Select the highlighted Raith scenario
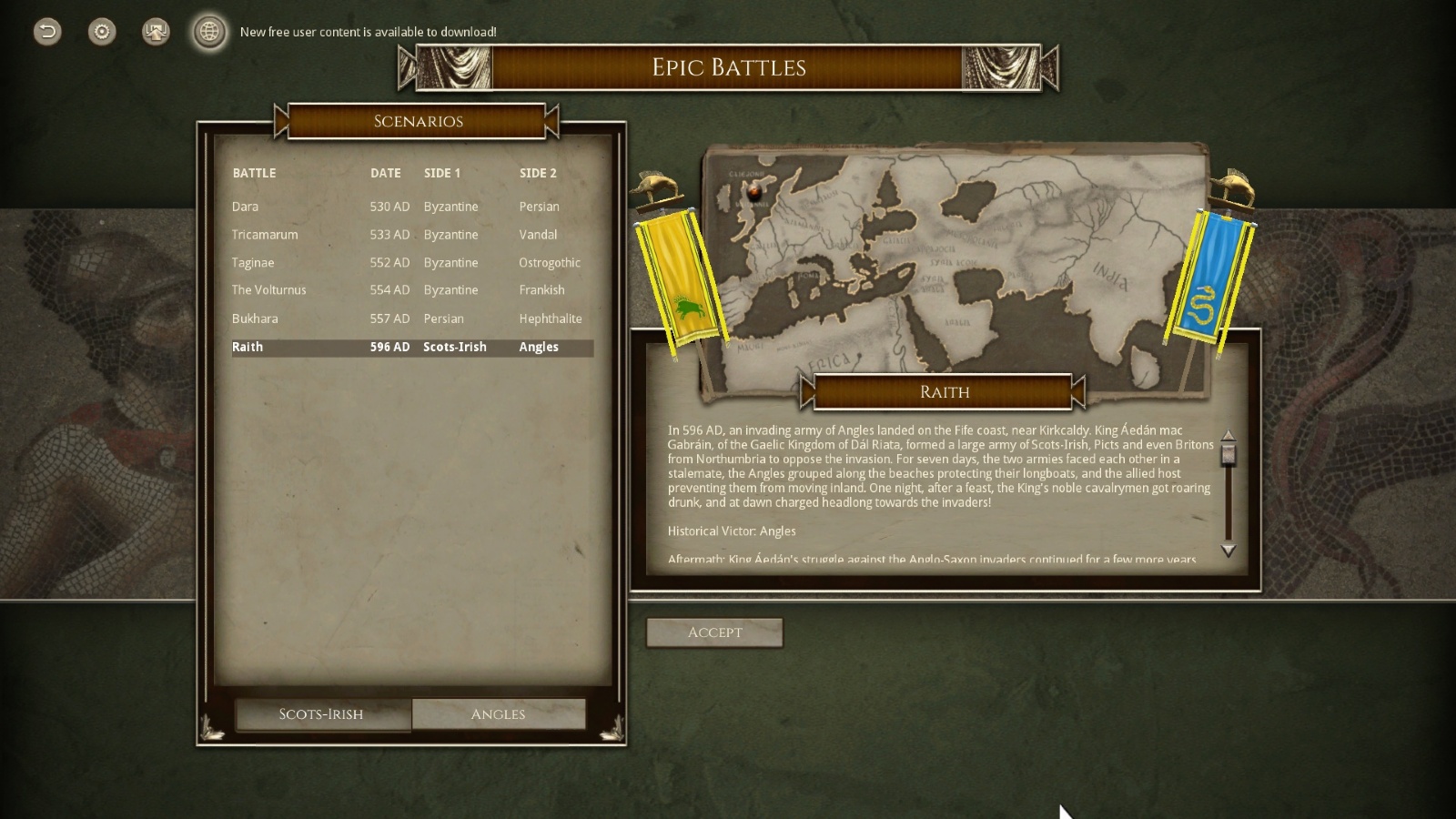Image resolution: width=1456 pixels, height=819 pixels. tap(248, 347)
